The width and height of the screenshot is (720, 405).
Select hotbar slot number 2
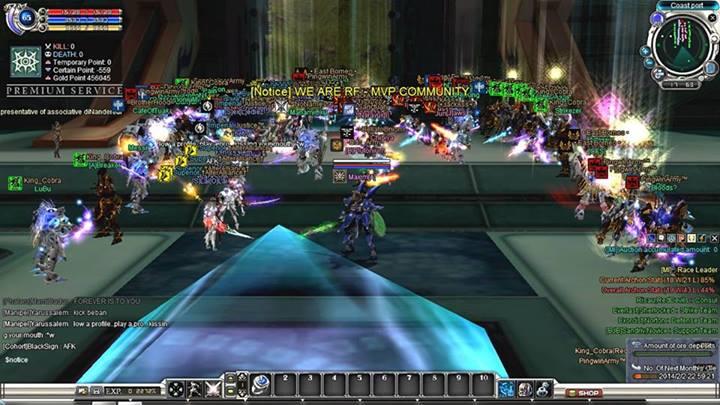[x=287, y=385]
